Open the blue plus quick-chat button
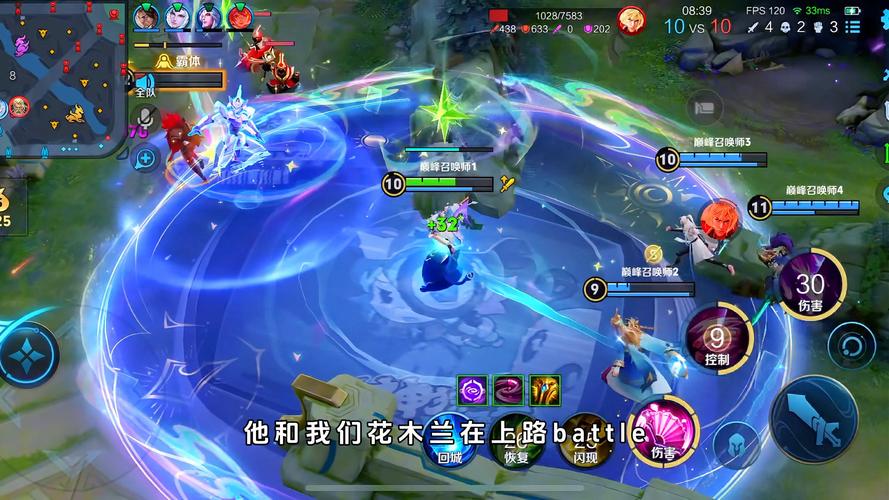 146,157
